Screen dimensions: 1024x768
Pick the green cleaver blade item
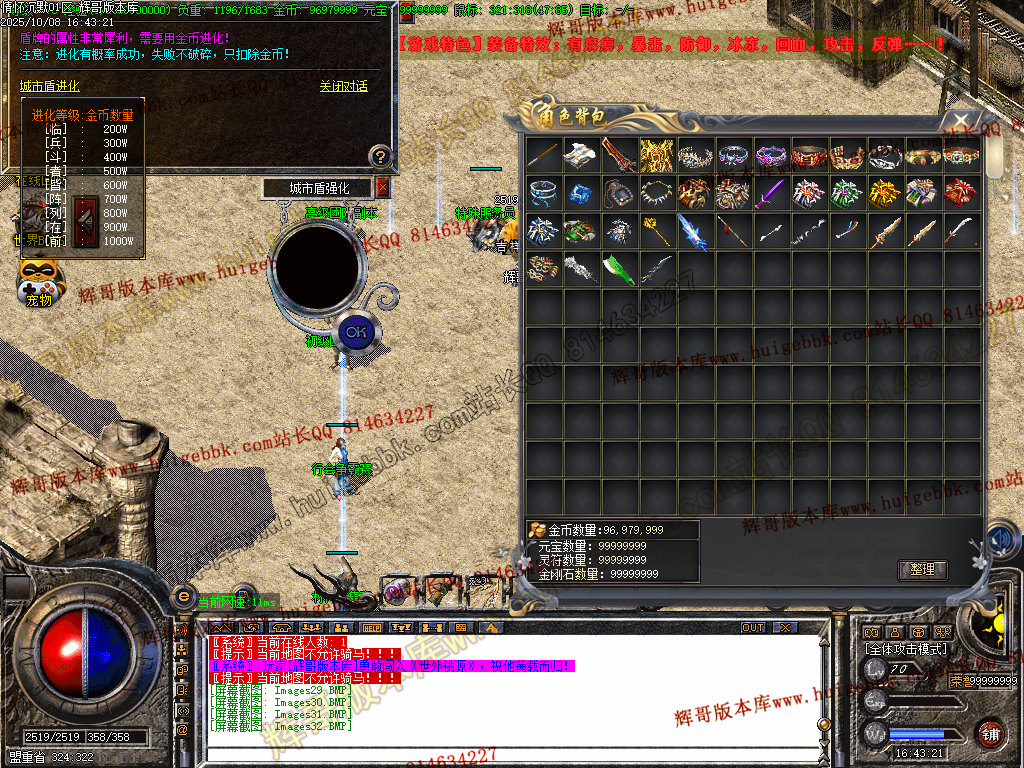619,268
